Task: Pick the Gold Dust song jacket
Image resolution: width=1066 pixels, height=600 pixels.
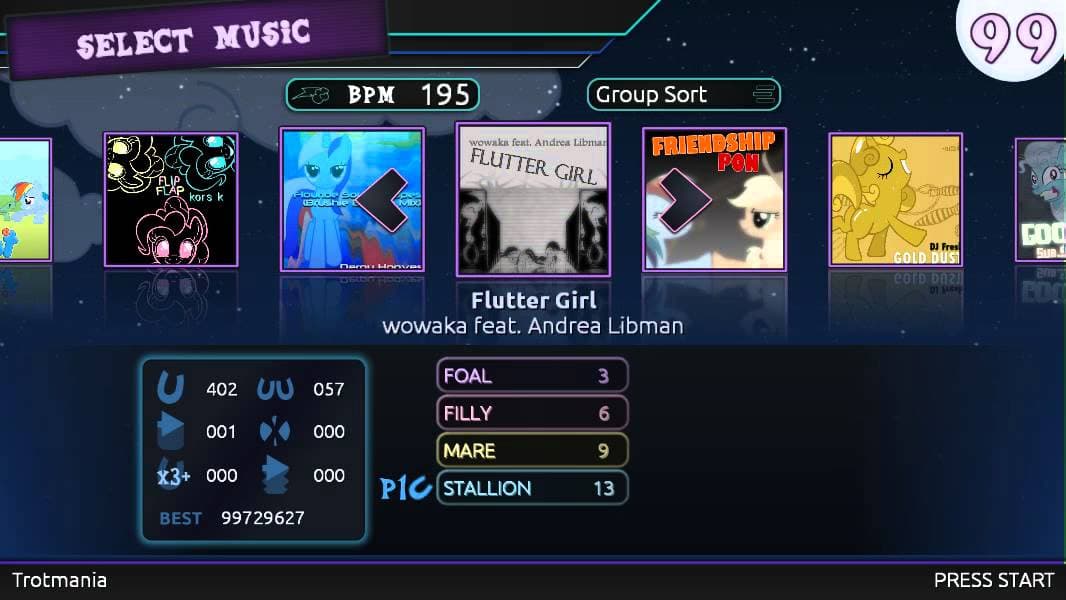Action: coord(895,199)
